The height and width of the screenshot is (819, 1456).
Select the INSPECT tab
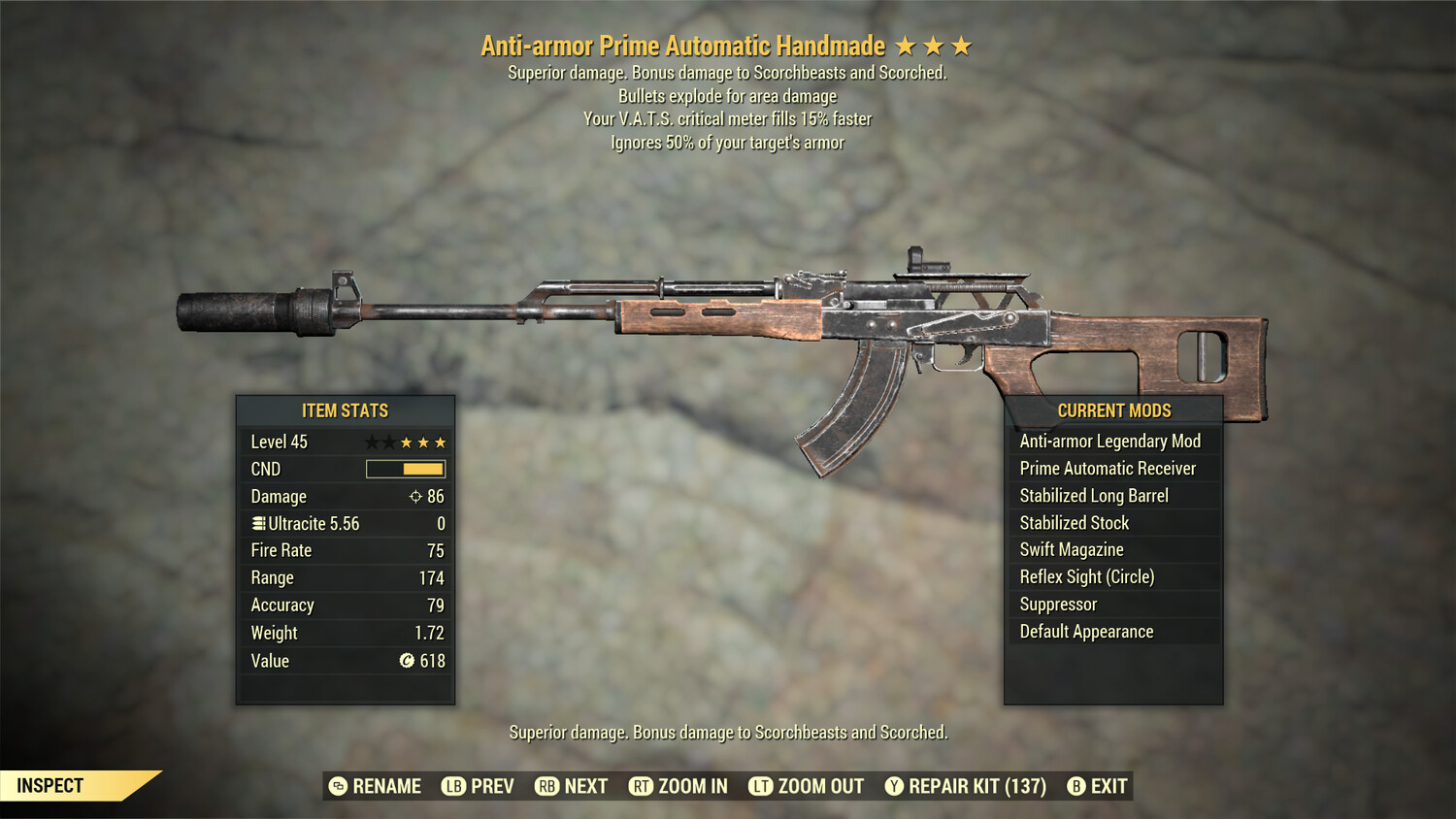click(50, 785)
